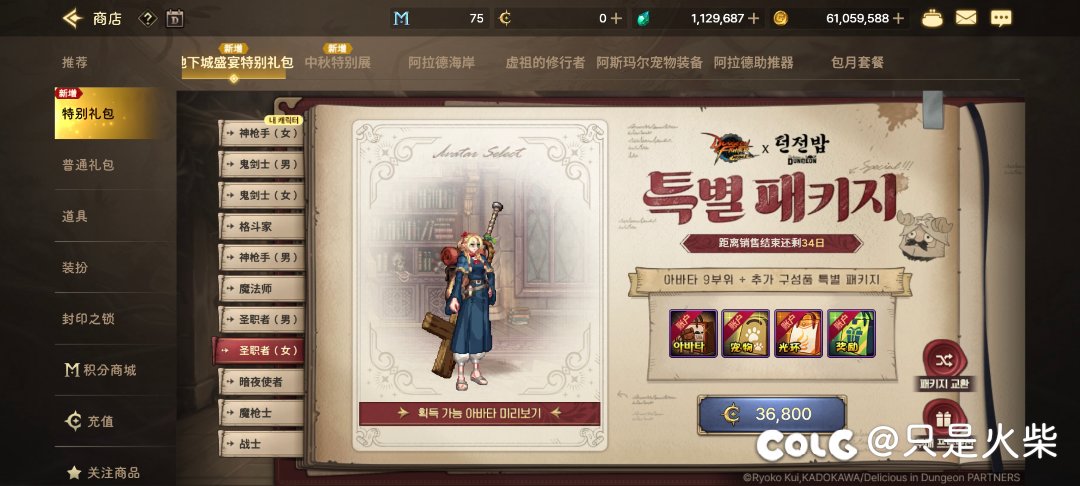1080x486 pixels.
Task: Switch to the 中秋特别展 tab
Action: click(337, 62)
